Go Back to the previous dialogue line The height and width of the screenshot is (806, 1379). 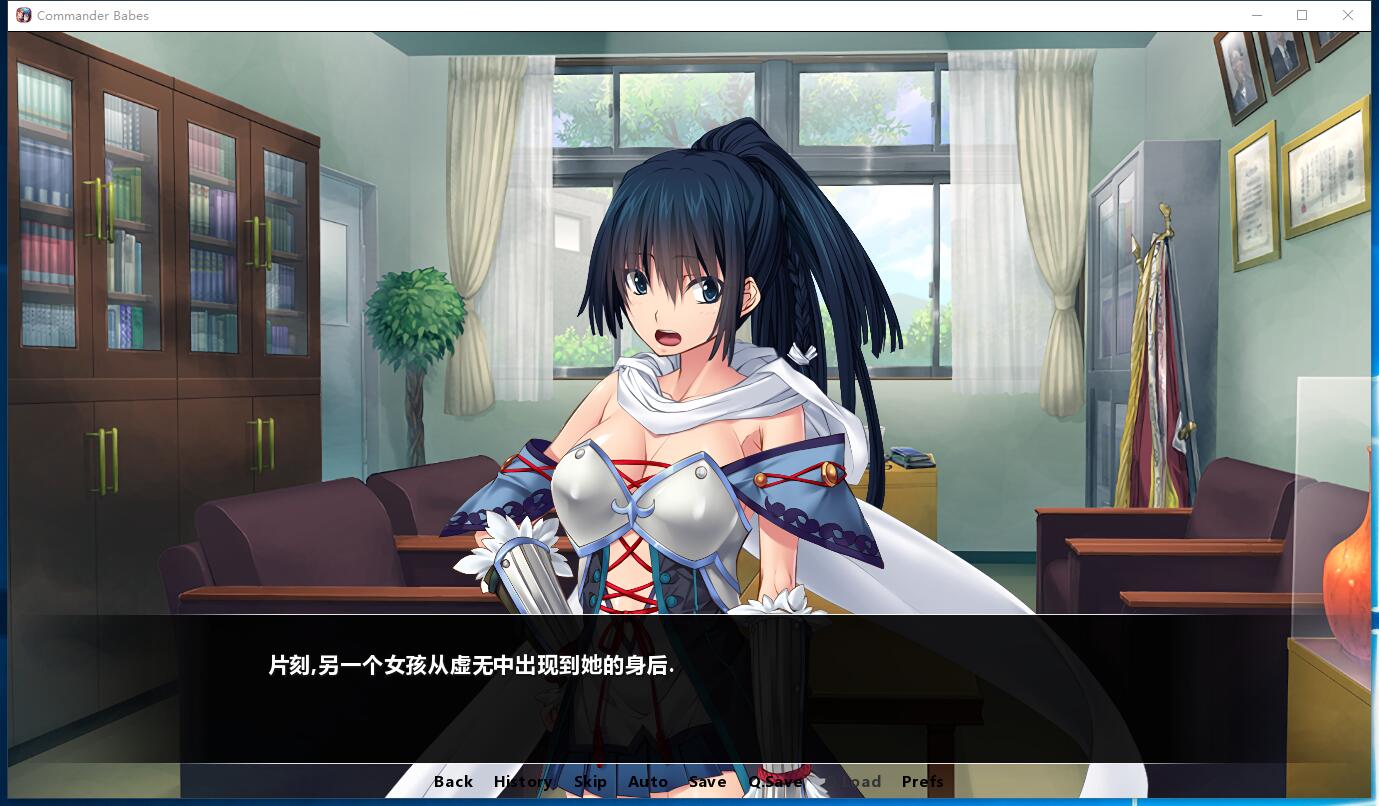(453, 781)
